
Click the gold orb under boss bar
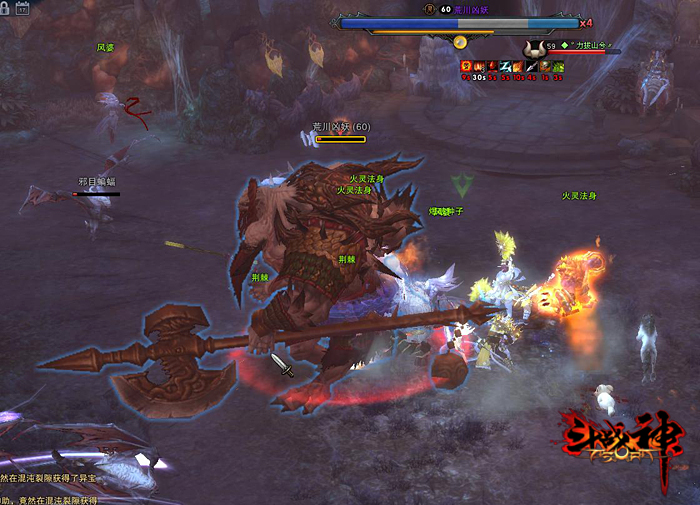[460, 42]
